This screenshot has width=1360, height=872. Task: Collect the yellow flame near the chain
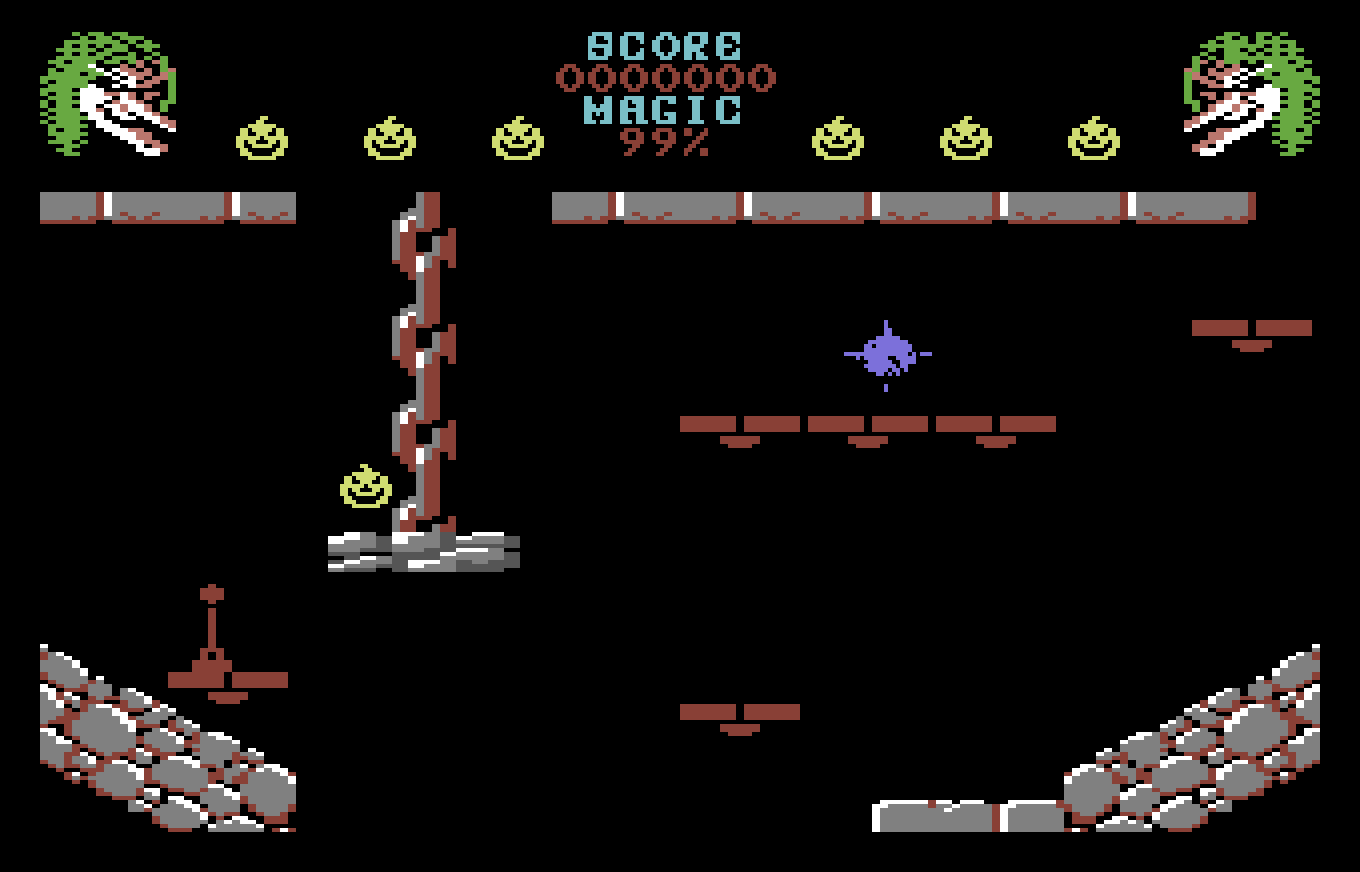(x=363, y=487)
